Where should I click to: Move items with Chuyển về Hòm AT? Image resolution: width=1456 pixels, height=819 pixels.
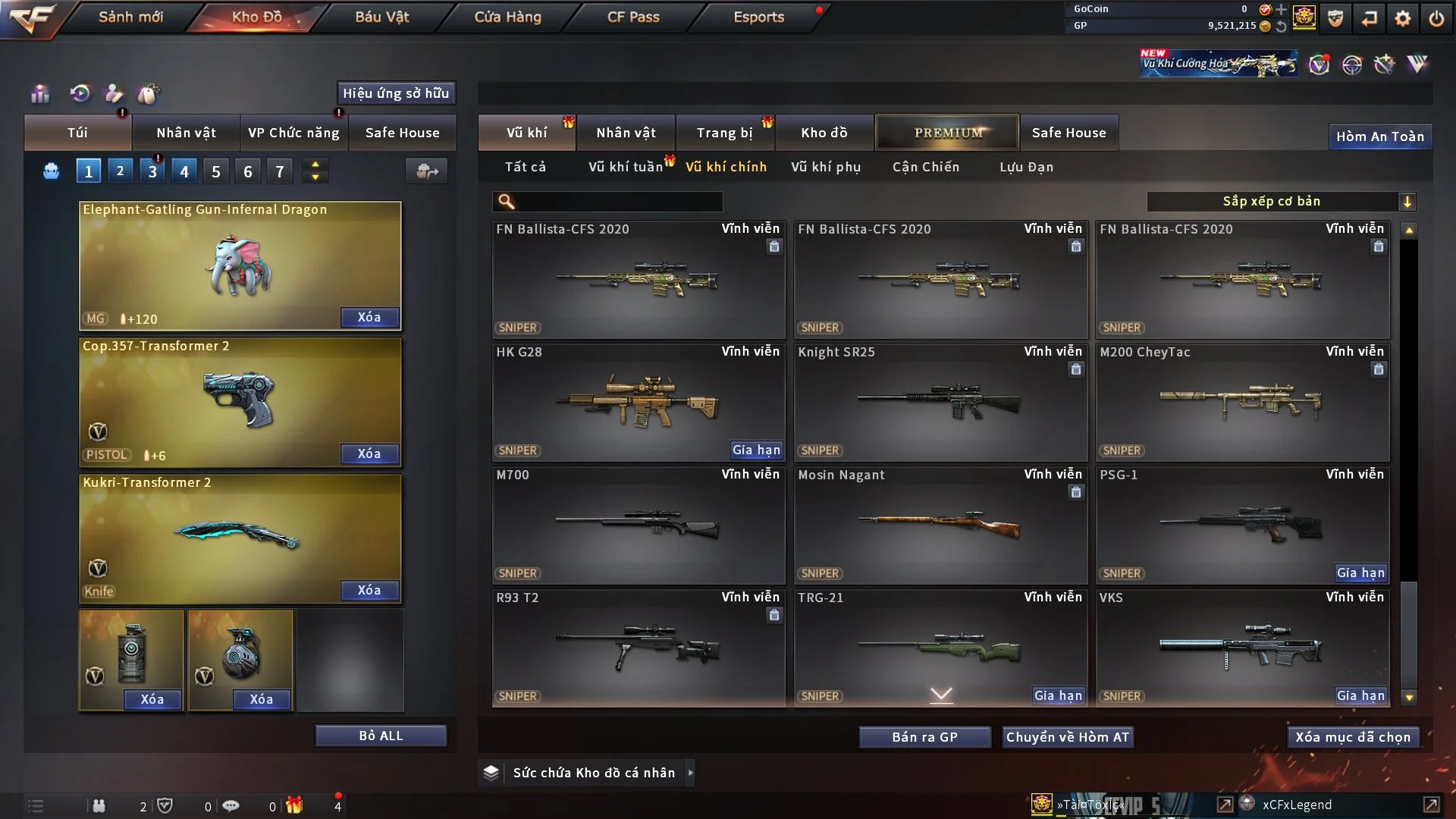pyautogui.click(x=1067, y=737)
